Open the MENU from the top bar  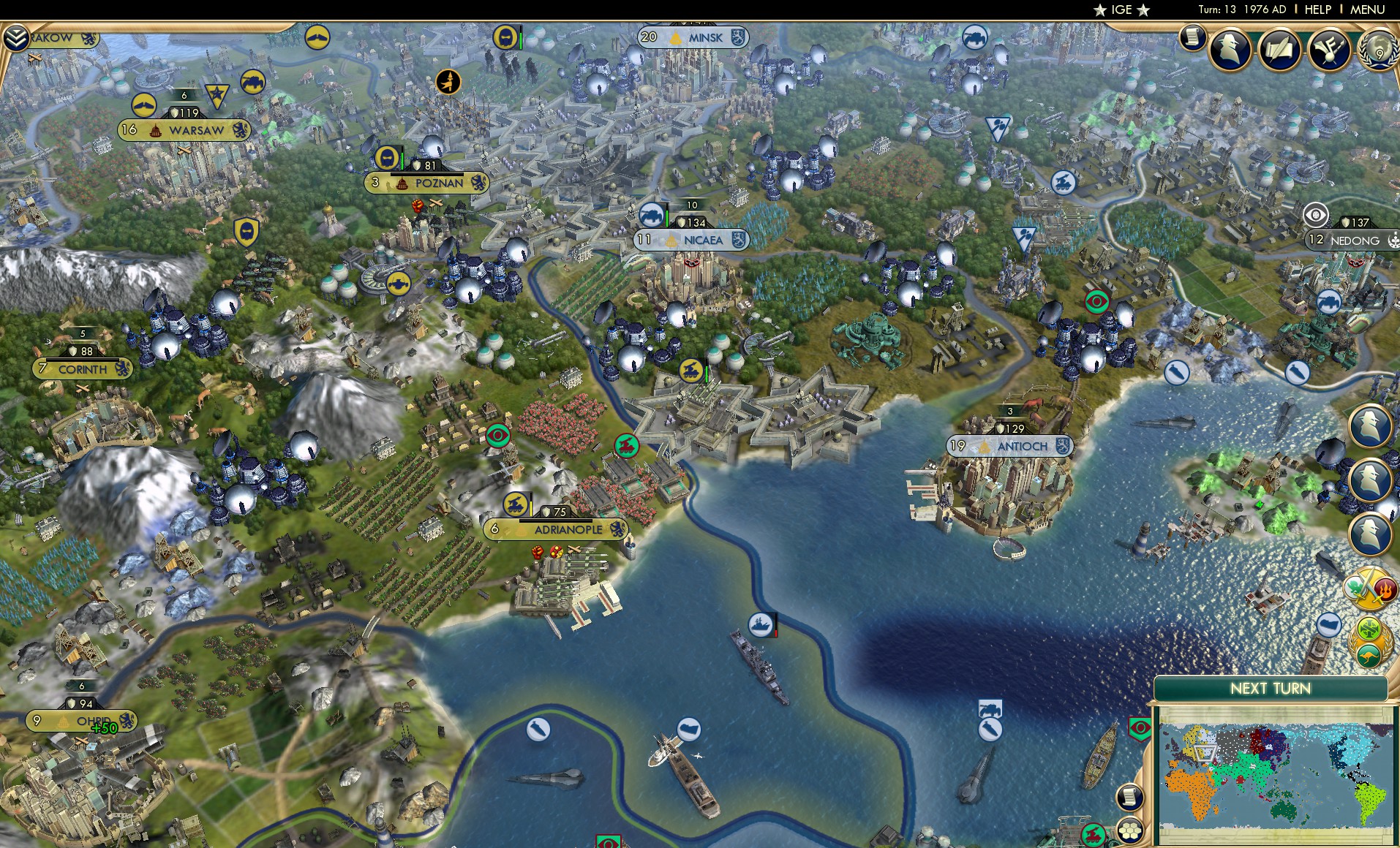coord(1369,10)
